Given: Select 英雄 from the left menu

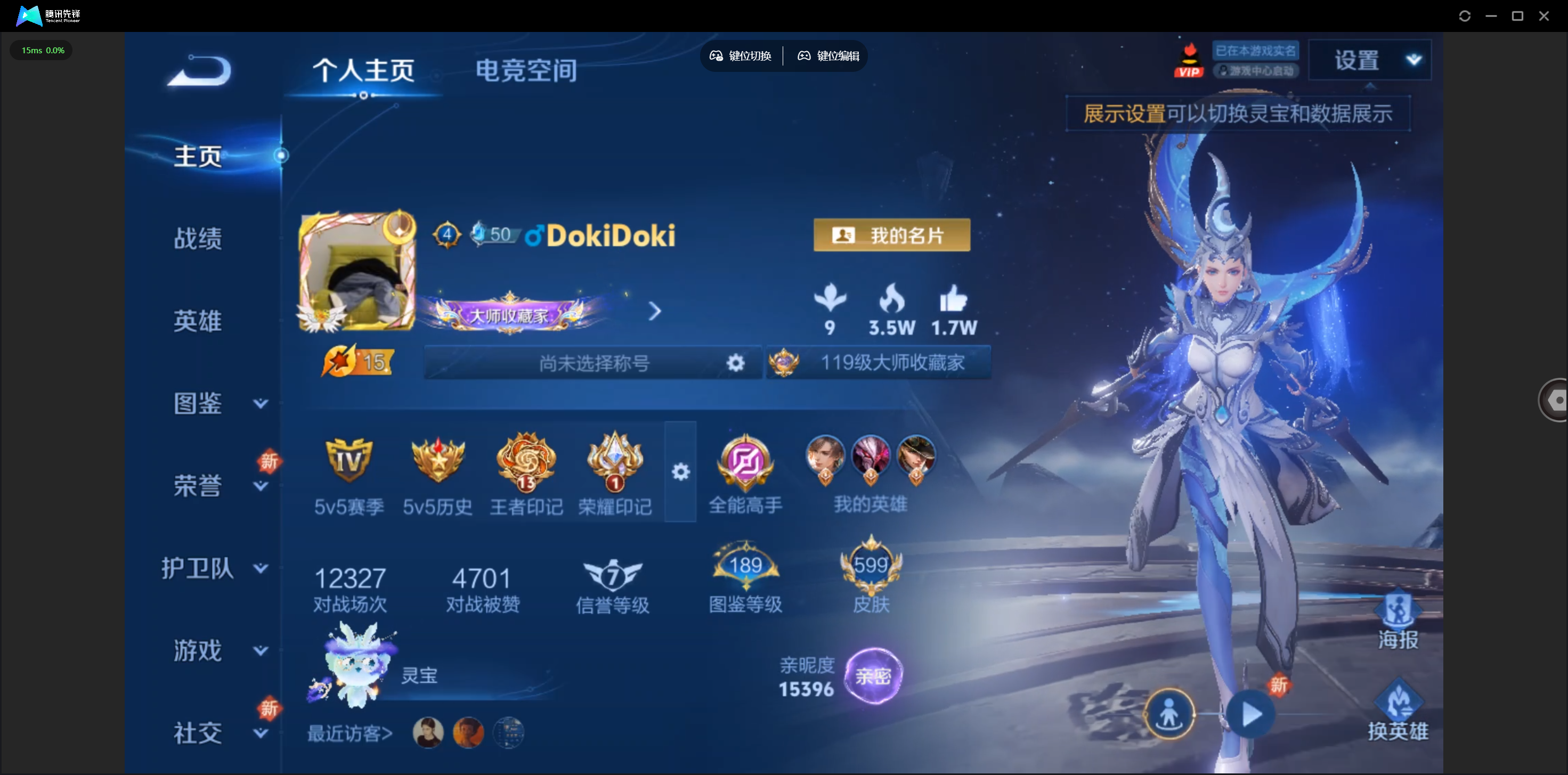Looking at the screenshot, I should pyautogui.click(x=198, y=321).
